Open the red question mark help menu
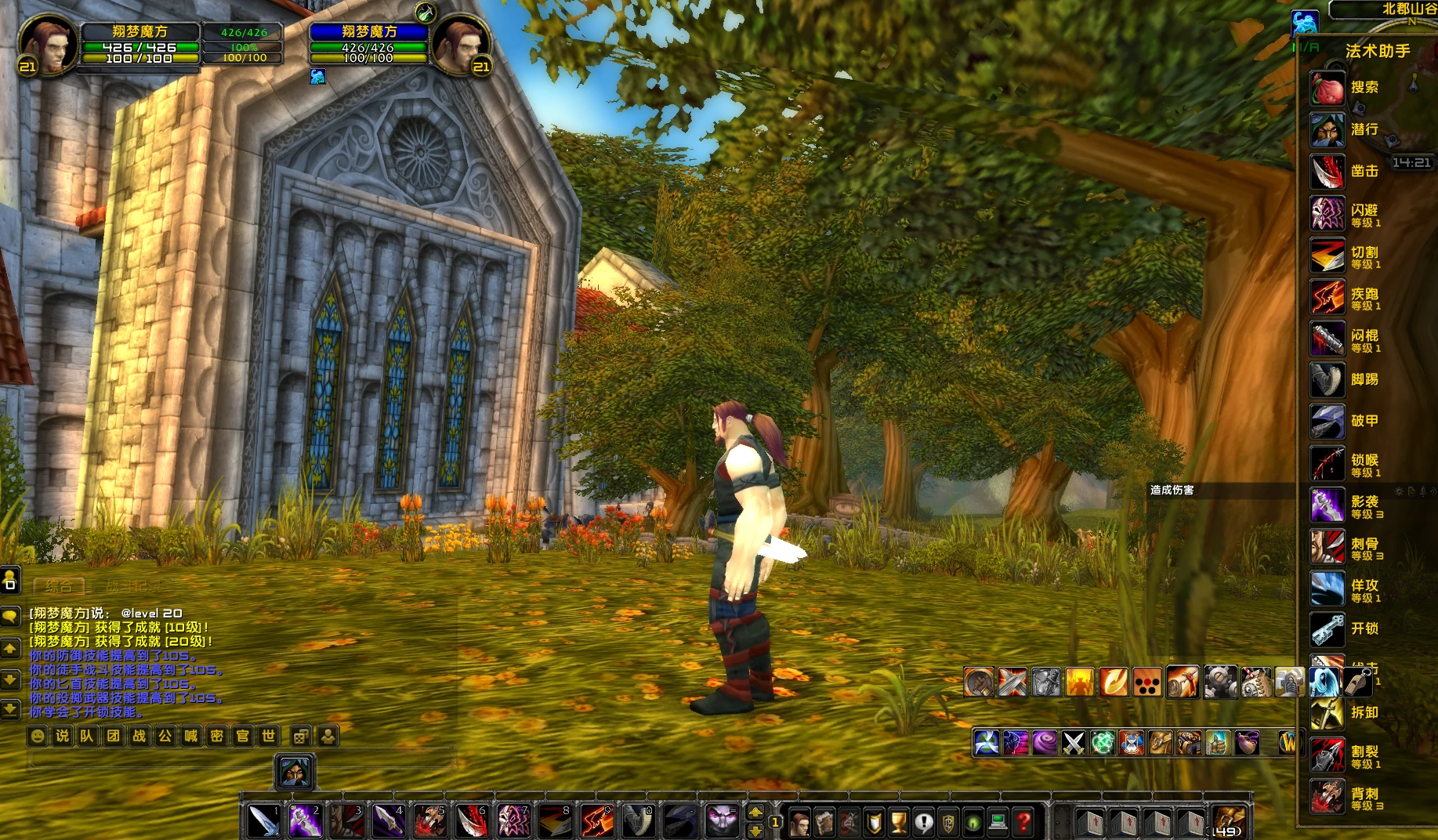The image size is (1438, 840). pos(1023,822)
